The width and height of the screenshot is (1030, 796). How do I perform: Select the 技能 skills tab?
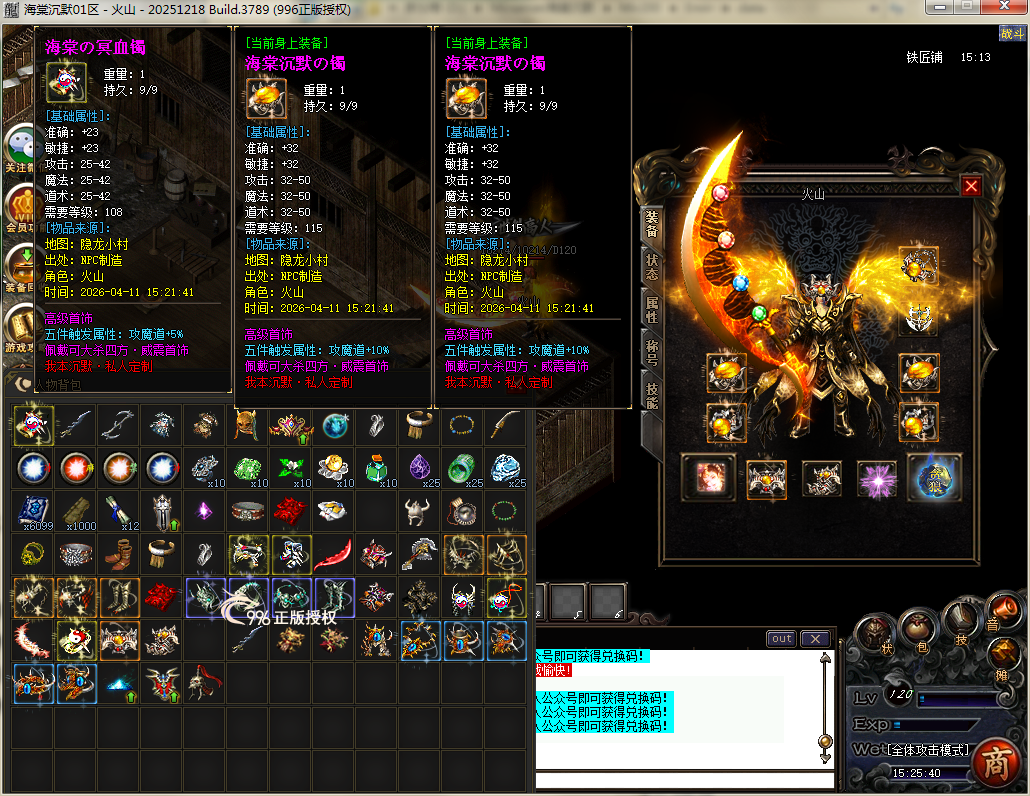[652, 397]
